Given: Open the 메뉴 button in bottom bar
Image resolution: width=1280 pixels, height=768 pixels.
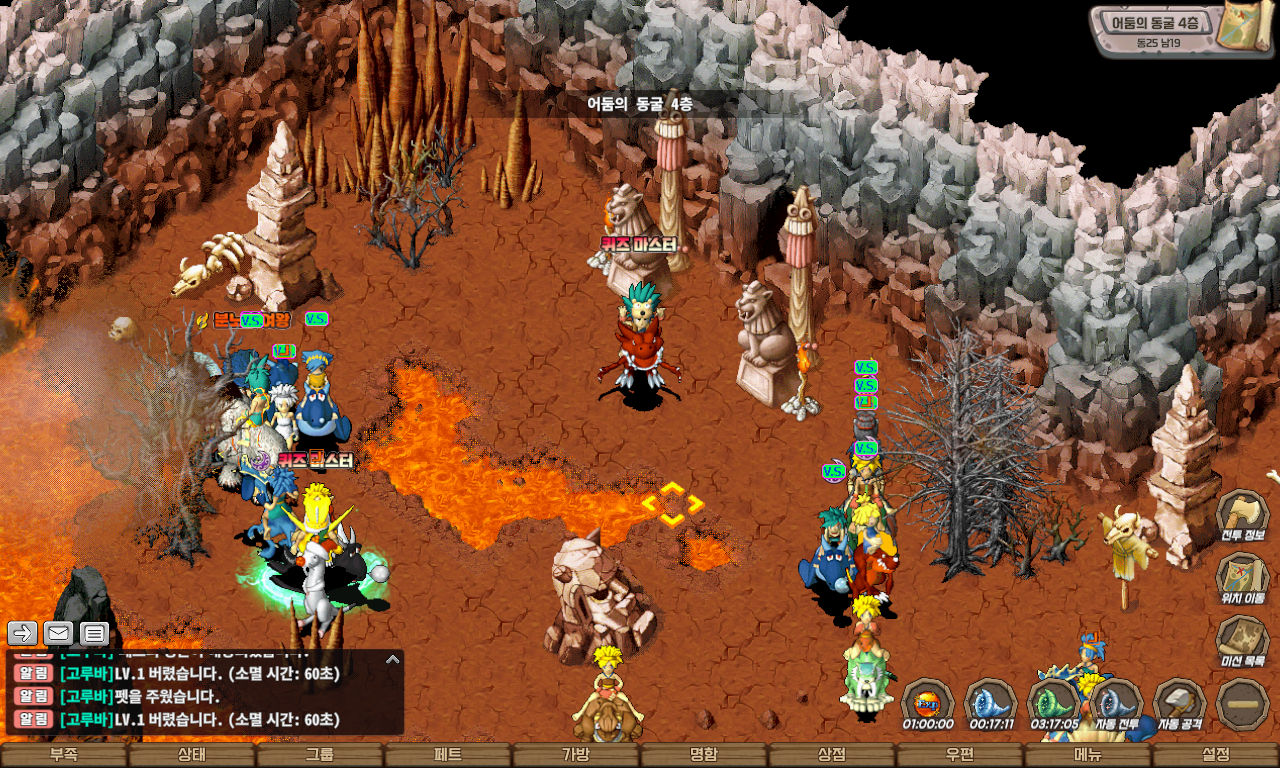Looking at the screenshot, I should coord(1088,755).
